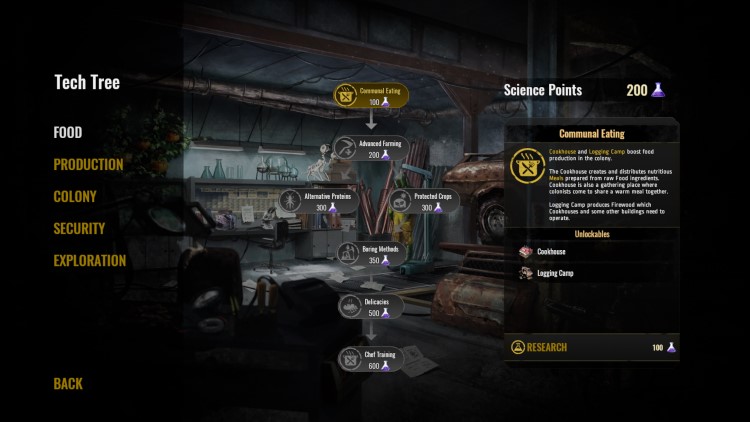Image resolution: width=750 pixels, height=422 pixels.
Task: Go back from the Tech Tree
Action: 68,384
